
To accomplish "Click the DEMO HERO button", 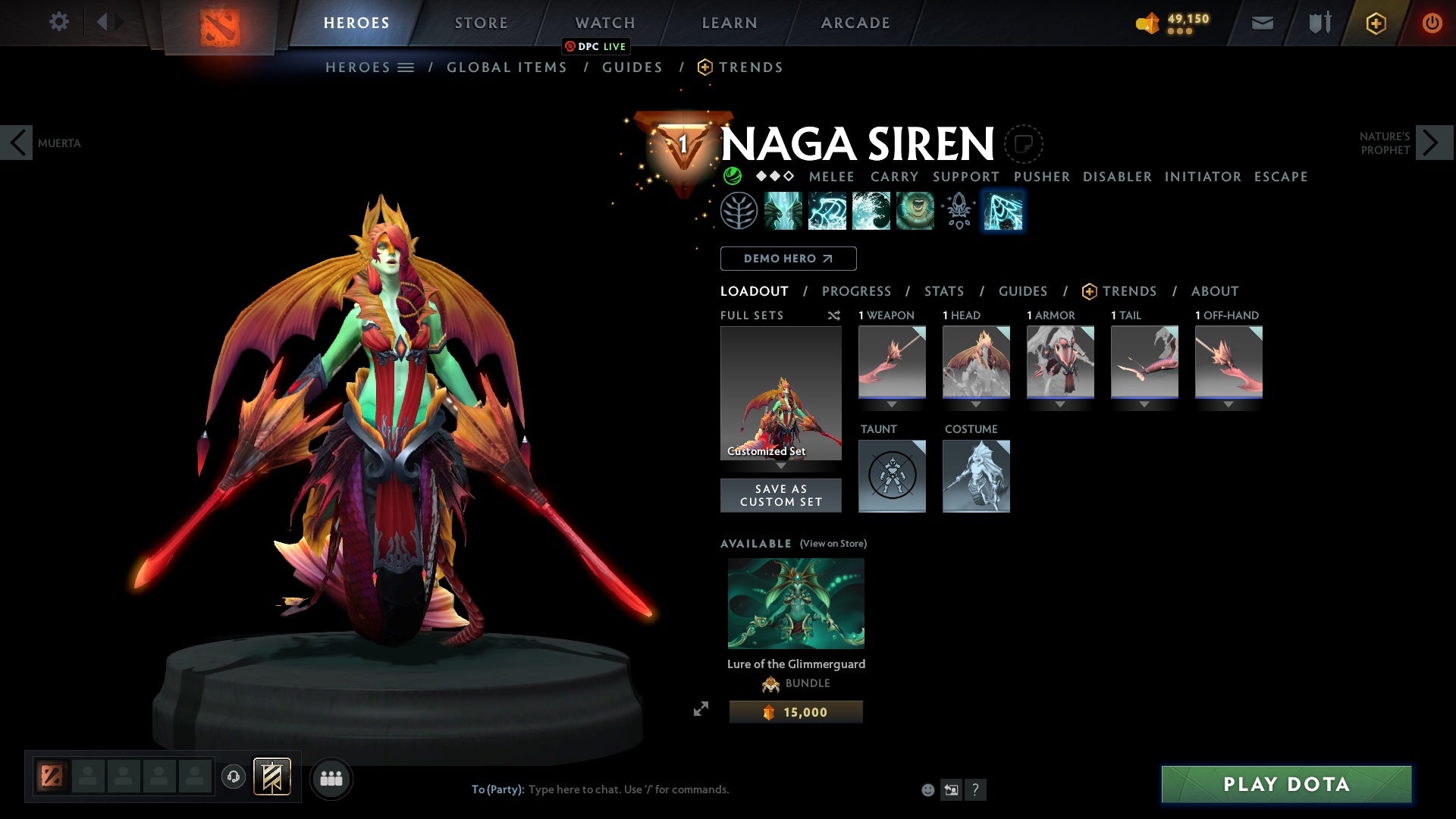I will [788, 259].
